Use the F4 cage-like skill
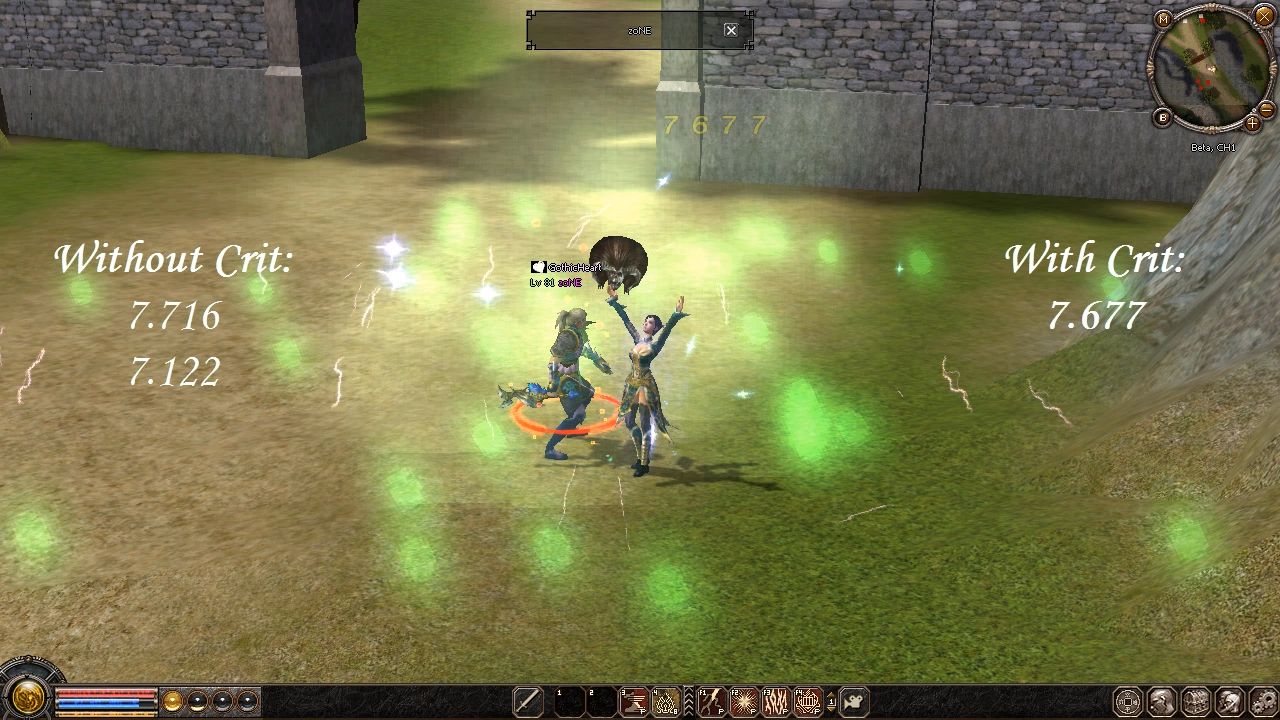1280x720 pixels. 808,702
